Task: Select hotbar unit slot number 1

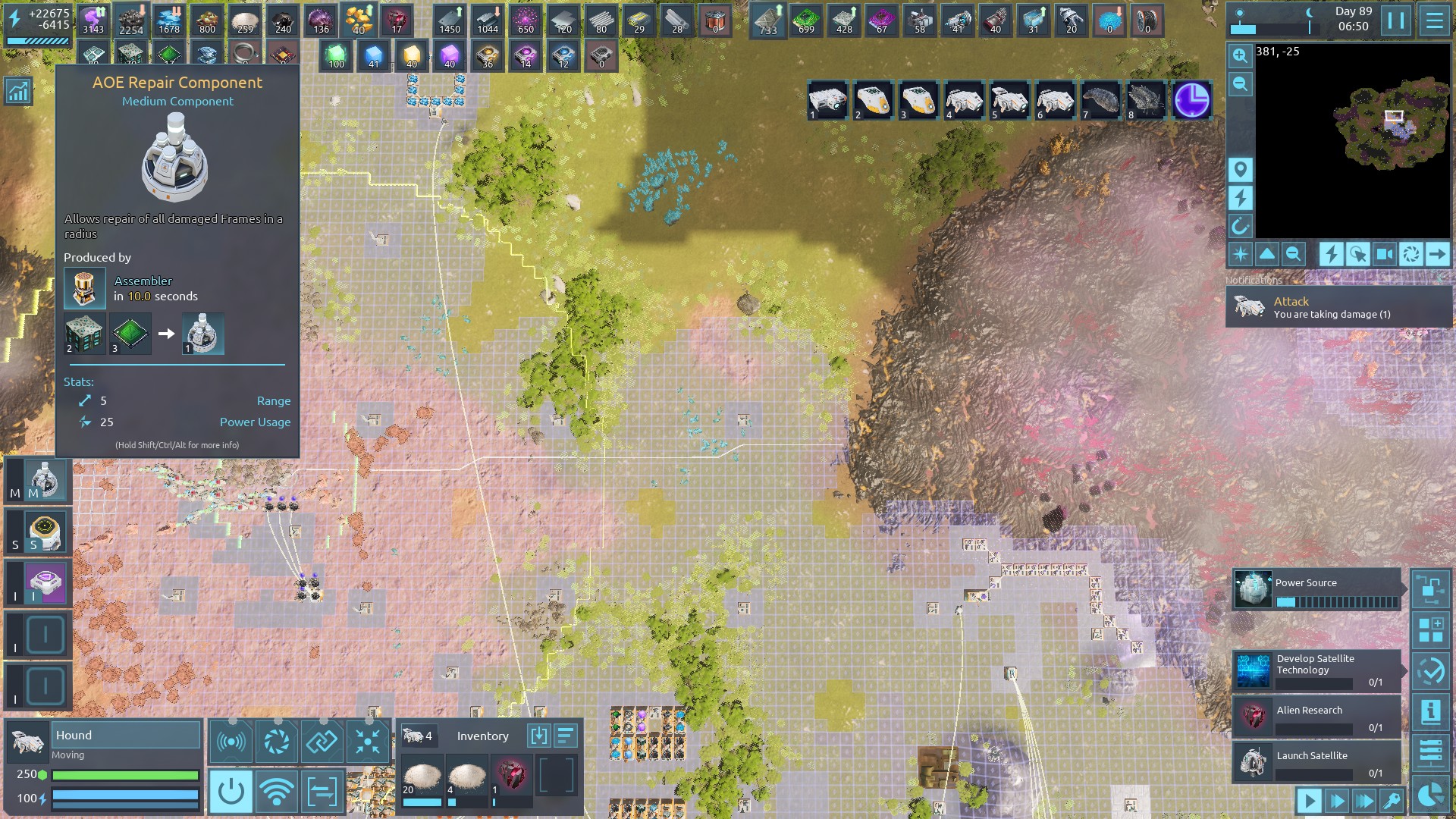Action: coord(827,101)
